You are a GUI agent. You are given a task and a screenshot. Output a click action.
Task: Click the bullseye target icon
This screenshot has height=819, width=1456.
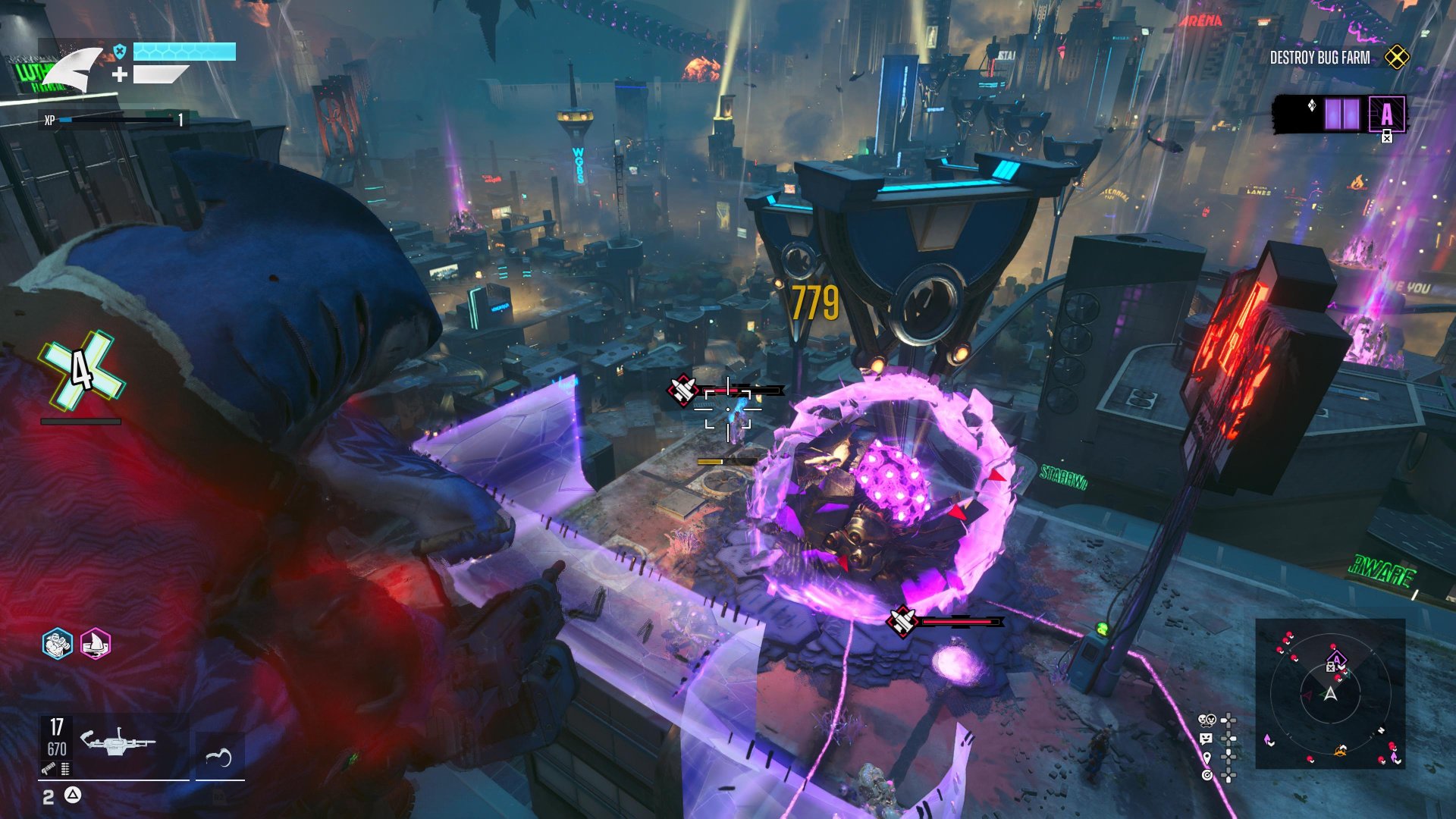tap(1207, 775)
